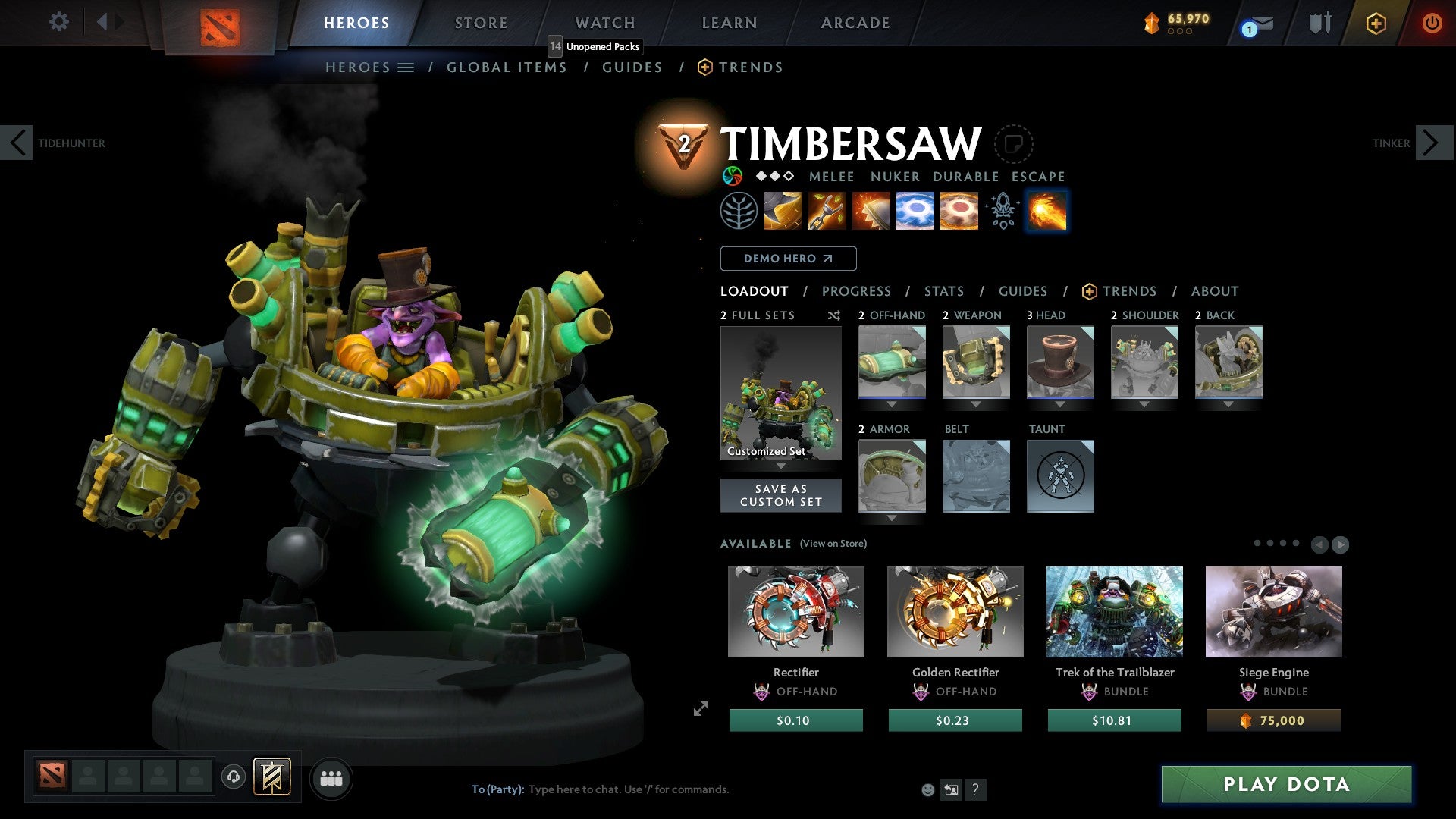Click the emoticon icon in the chat bar
Viewport: 1456px width, 819px height.
pos(927,789)
